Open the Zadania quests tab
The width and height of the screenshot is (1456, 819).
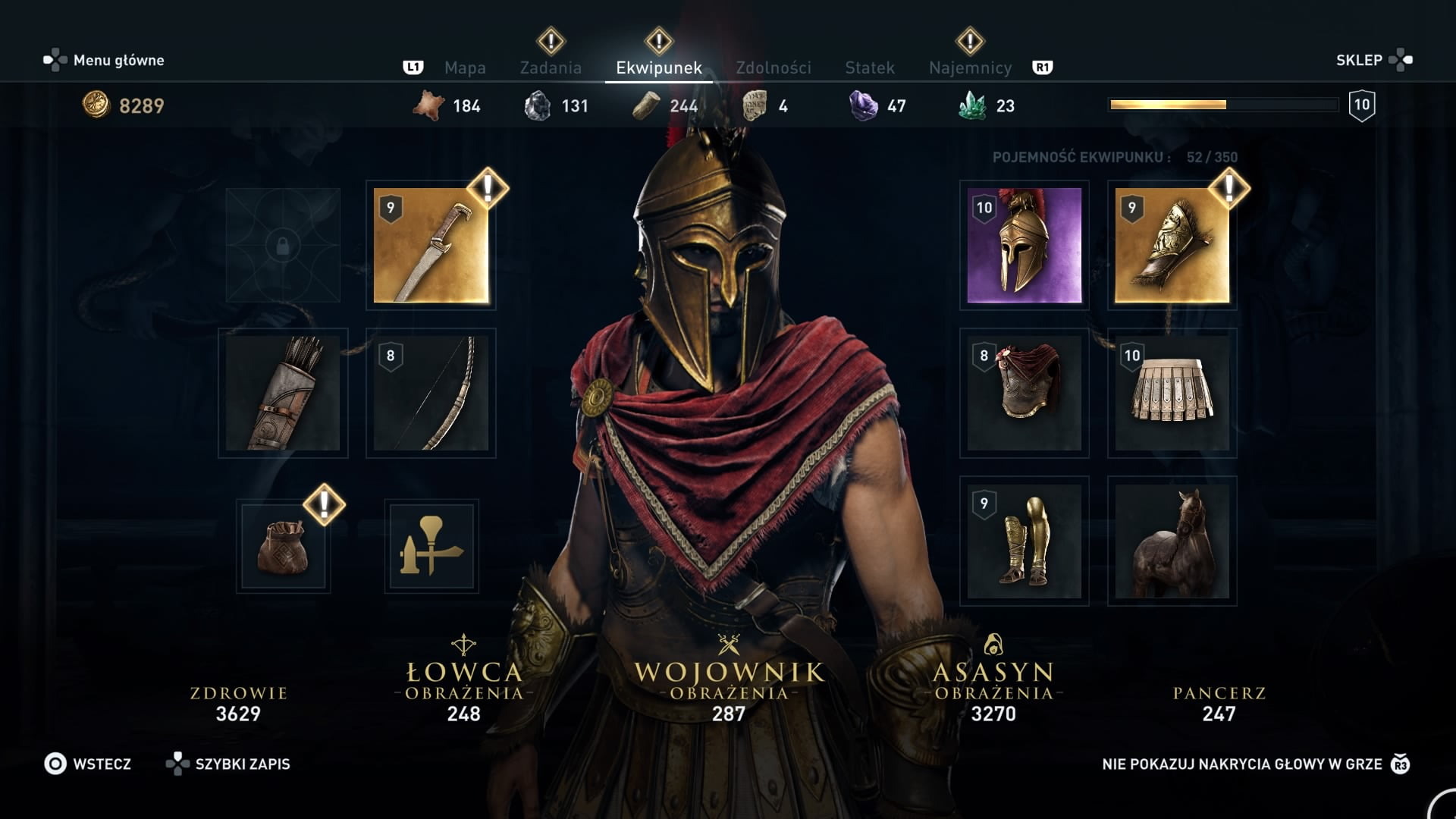click(551, 67)
